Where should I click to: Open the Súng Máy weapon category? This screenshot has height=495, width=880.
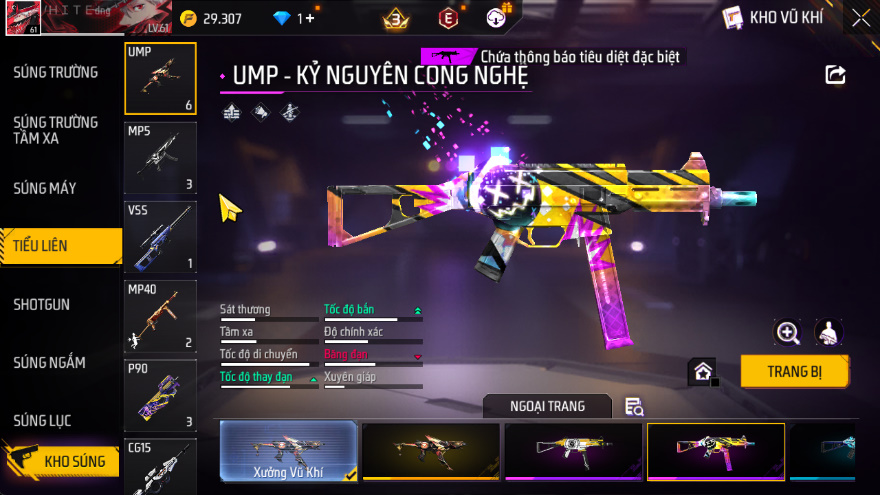[x=45, y=188]
